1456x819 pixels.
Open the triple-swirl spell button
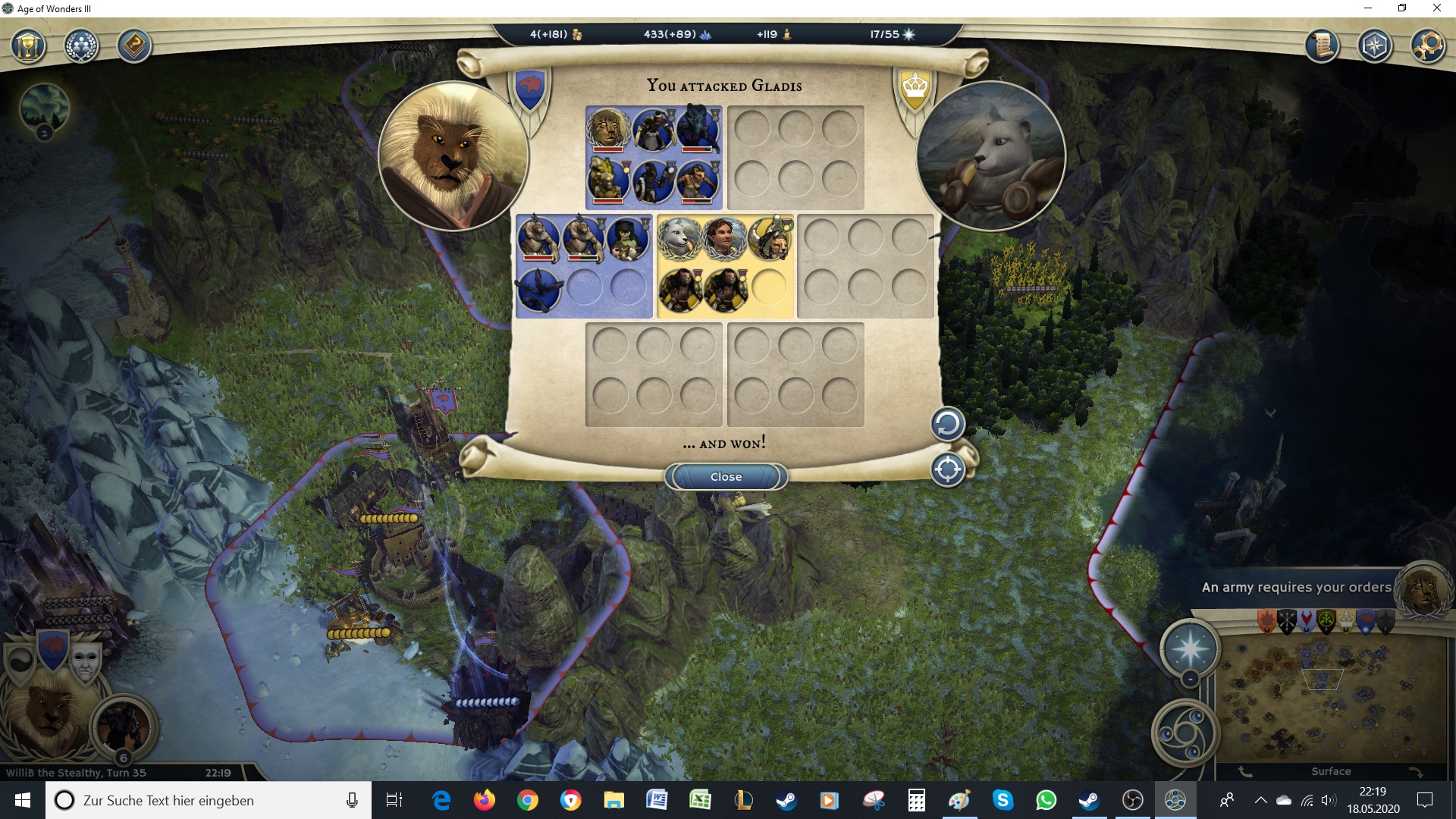(x=1185, y=733)
